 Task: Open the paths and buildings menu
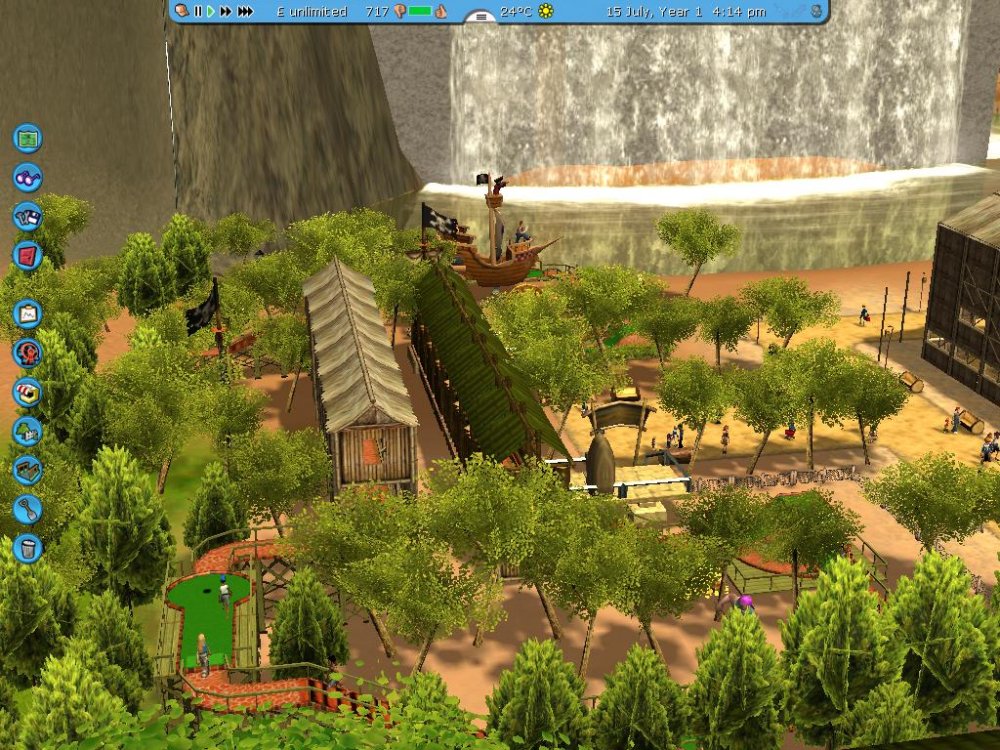[x=28, y=470]
